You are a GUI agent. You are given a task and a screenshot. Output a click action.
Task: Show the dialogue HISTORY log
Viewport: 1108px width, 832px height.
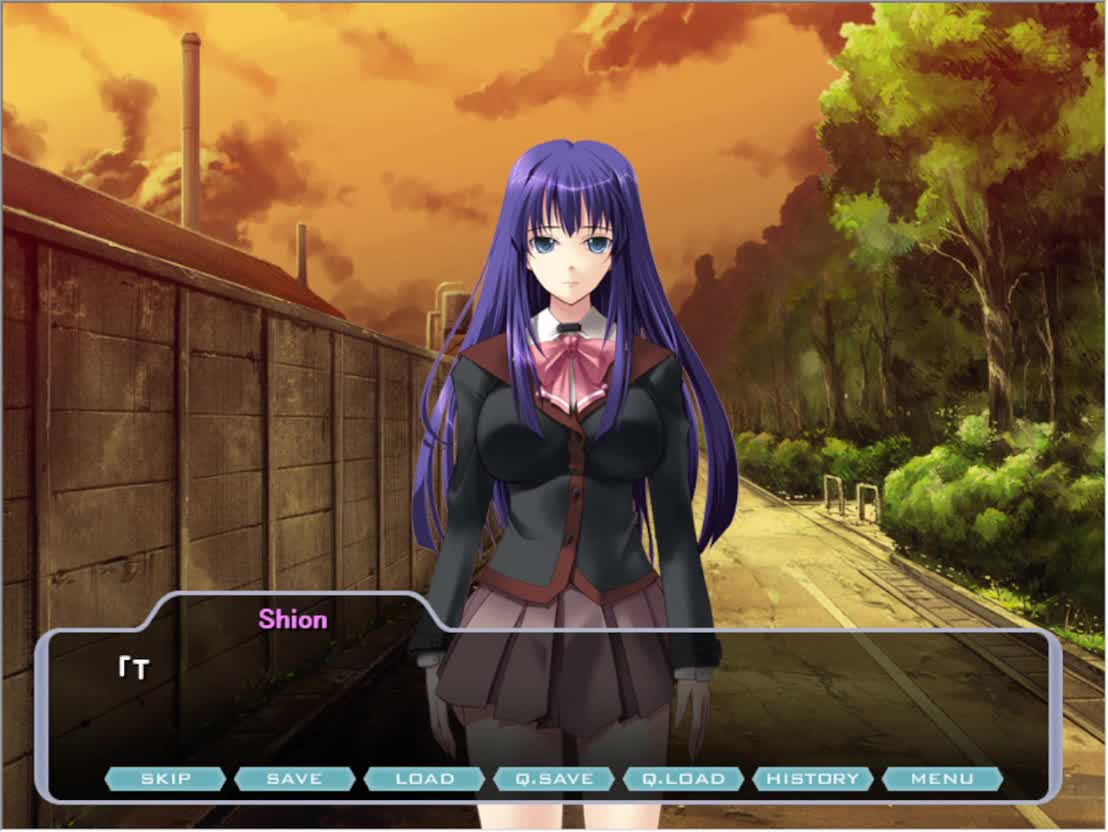813,779
